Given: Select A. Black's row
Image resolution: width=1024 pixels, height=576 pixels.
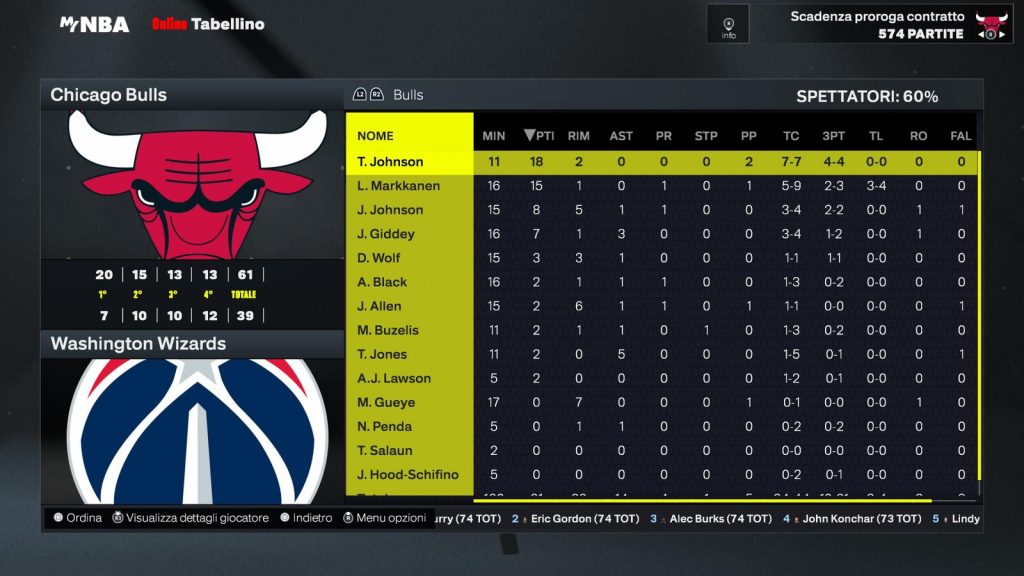Looking at the screenshot, I should click(x=382, y=282).
